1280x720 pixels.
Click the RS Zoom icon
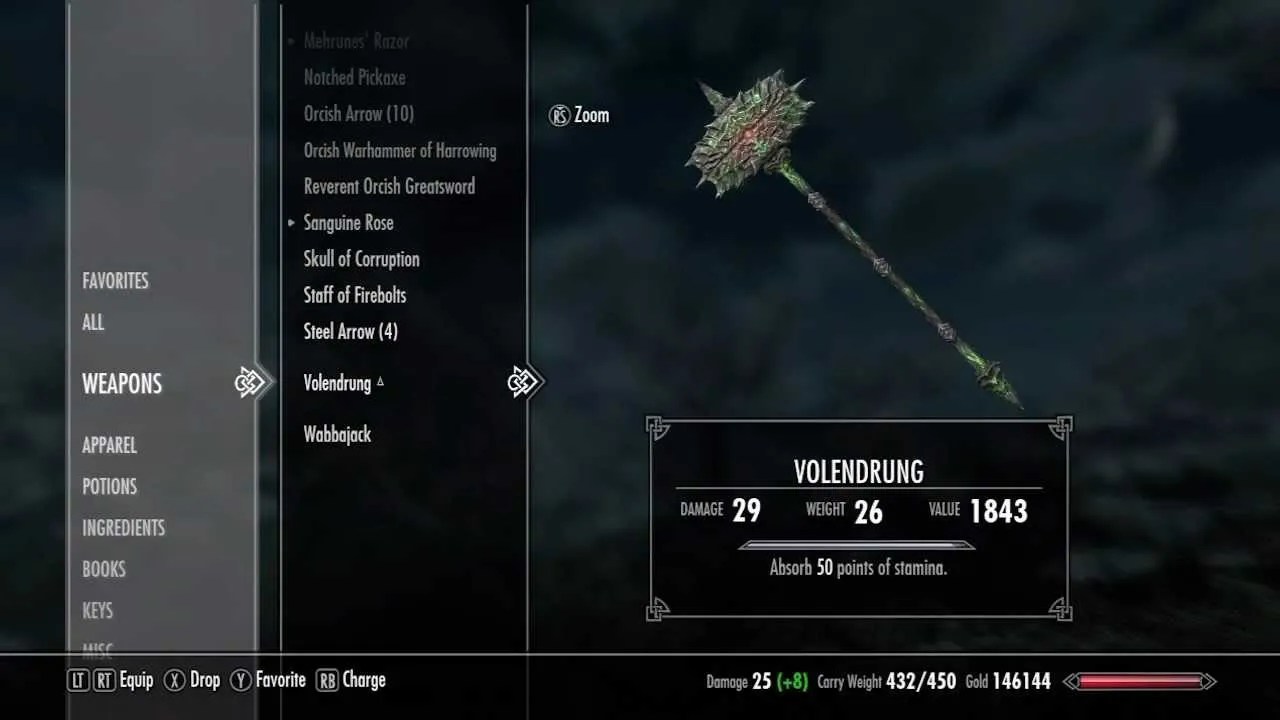(x=560, y=115)
